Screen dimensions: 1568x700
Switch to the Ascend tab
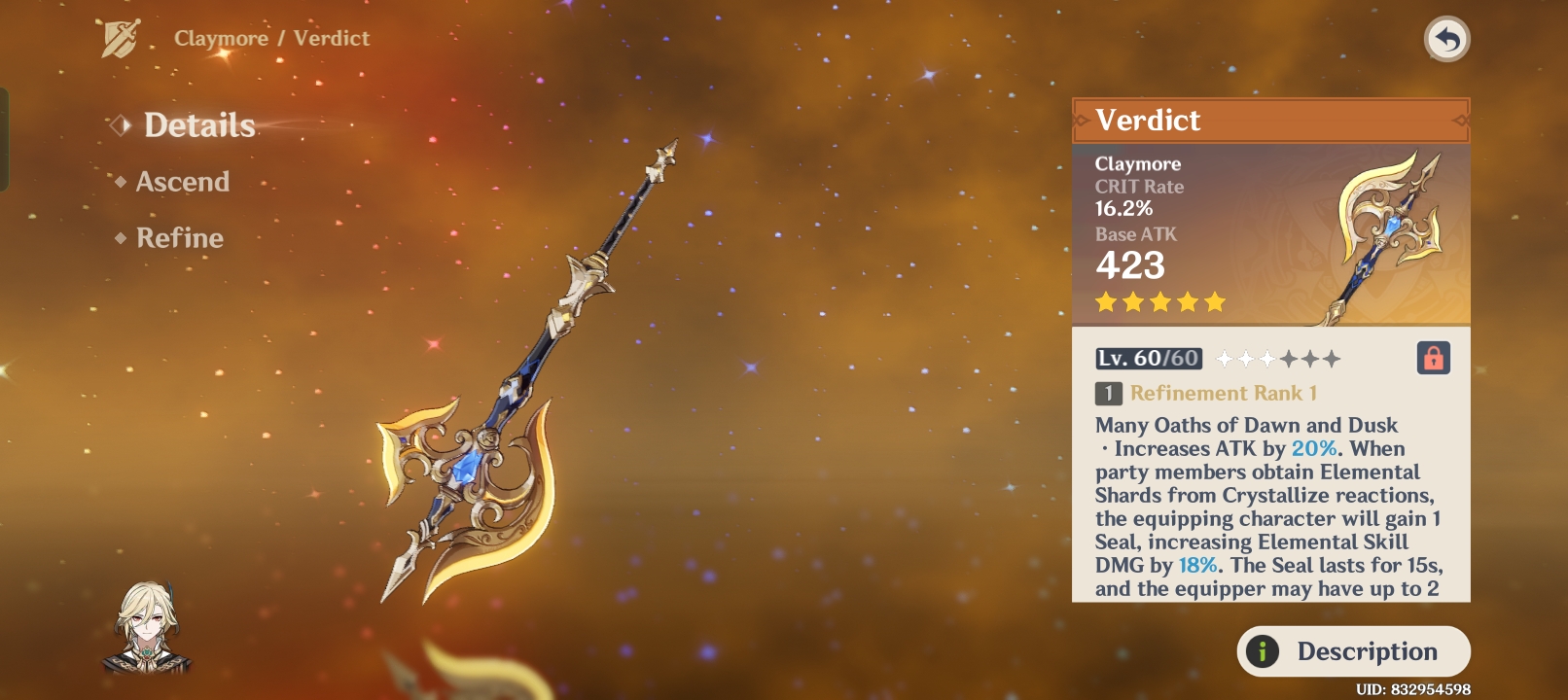pos(180,181)
